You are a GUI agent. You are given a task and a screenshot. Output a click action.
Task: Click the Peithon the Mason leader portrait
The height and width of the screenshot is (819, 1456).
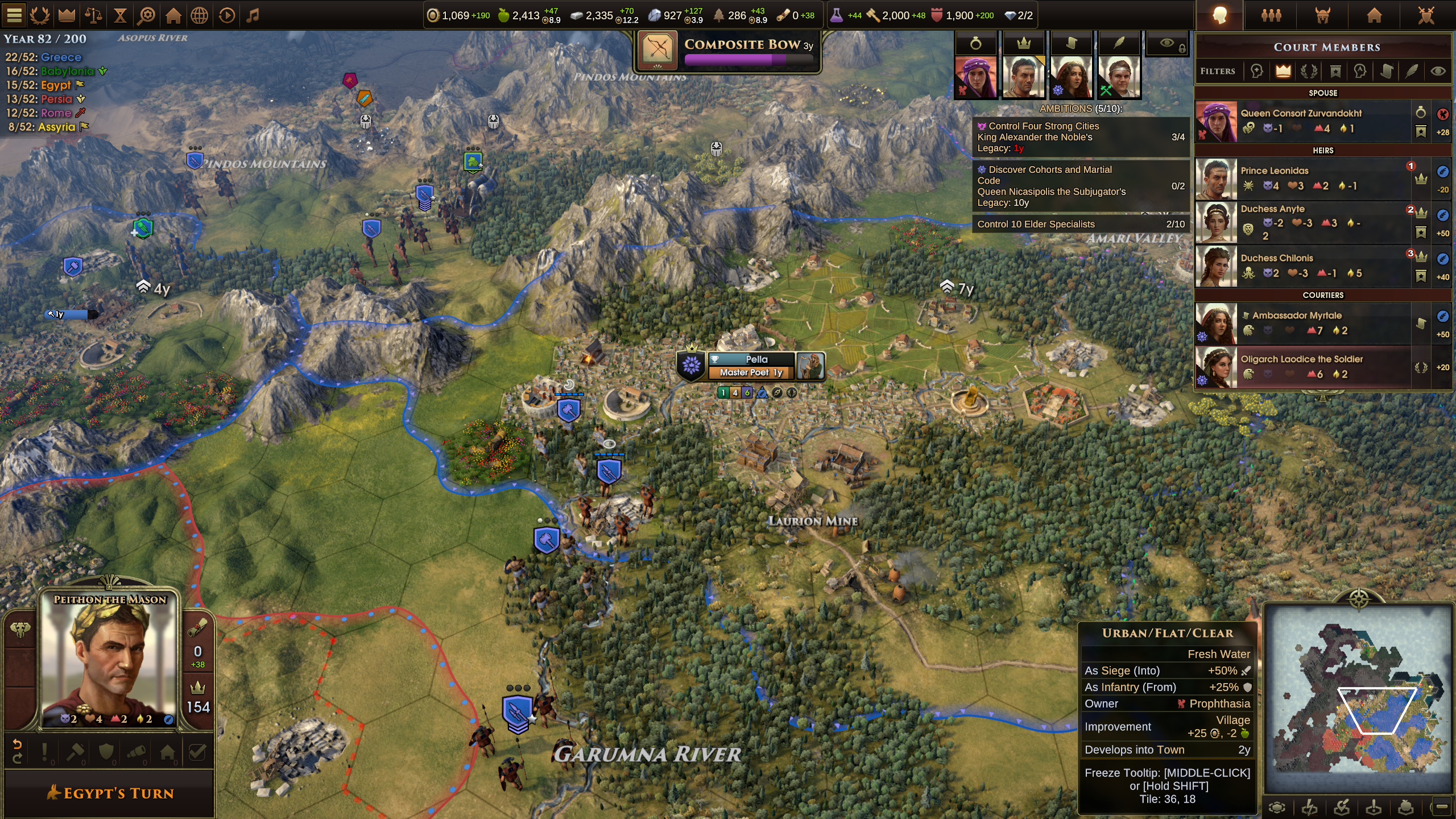click(x=110, y=660)
